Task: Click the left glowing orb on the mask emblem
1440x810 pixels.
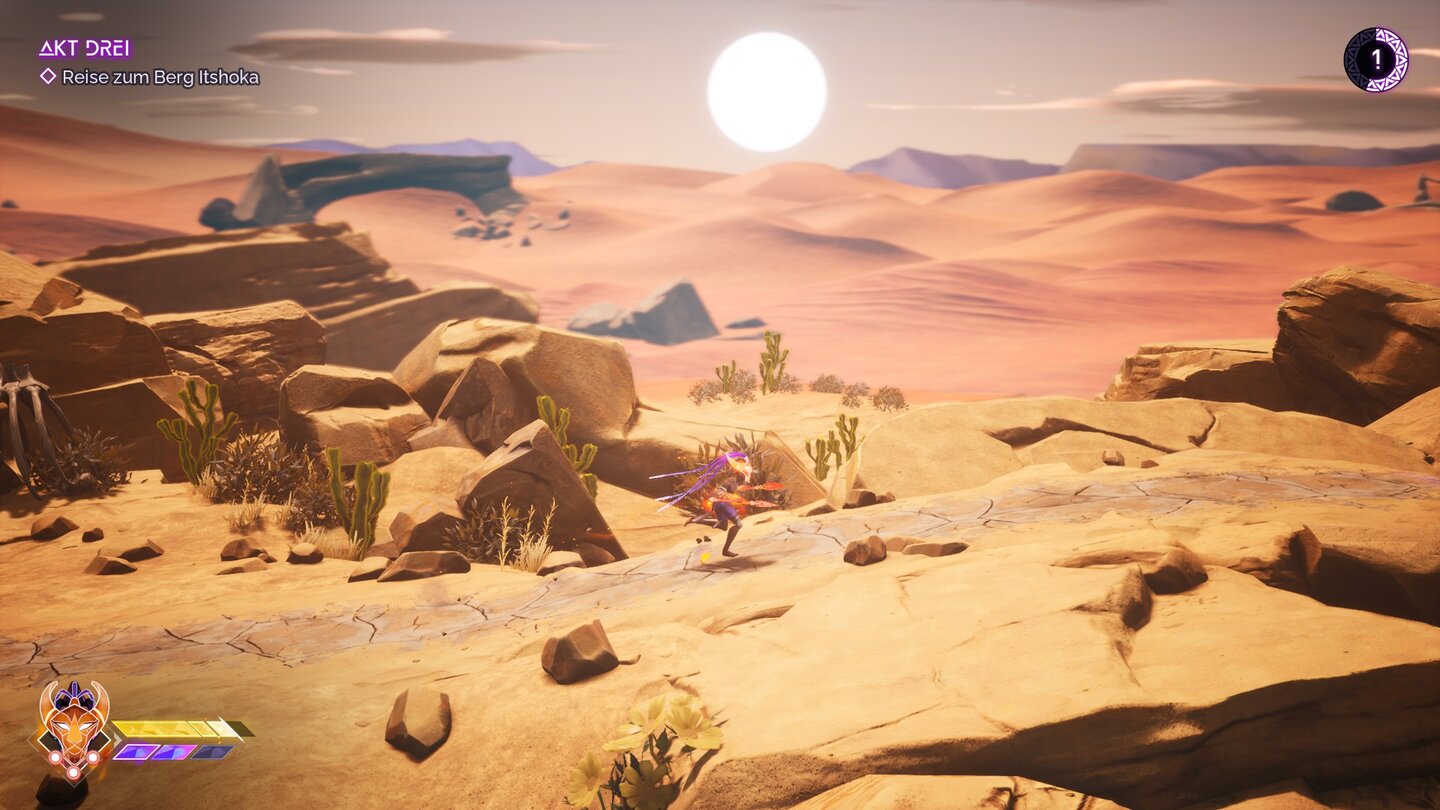Action: click(x=55, y=757)
